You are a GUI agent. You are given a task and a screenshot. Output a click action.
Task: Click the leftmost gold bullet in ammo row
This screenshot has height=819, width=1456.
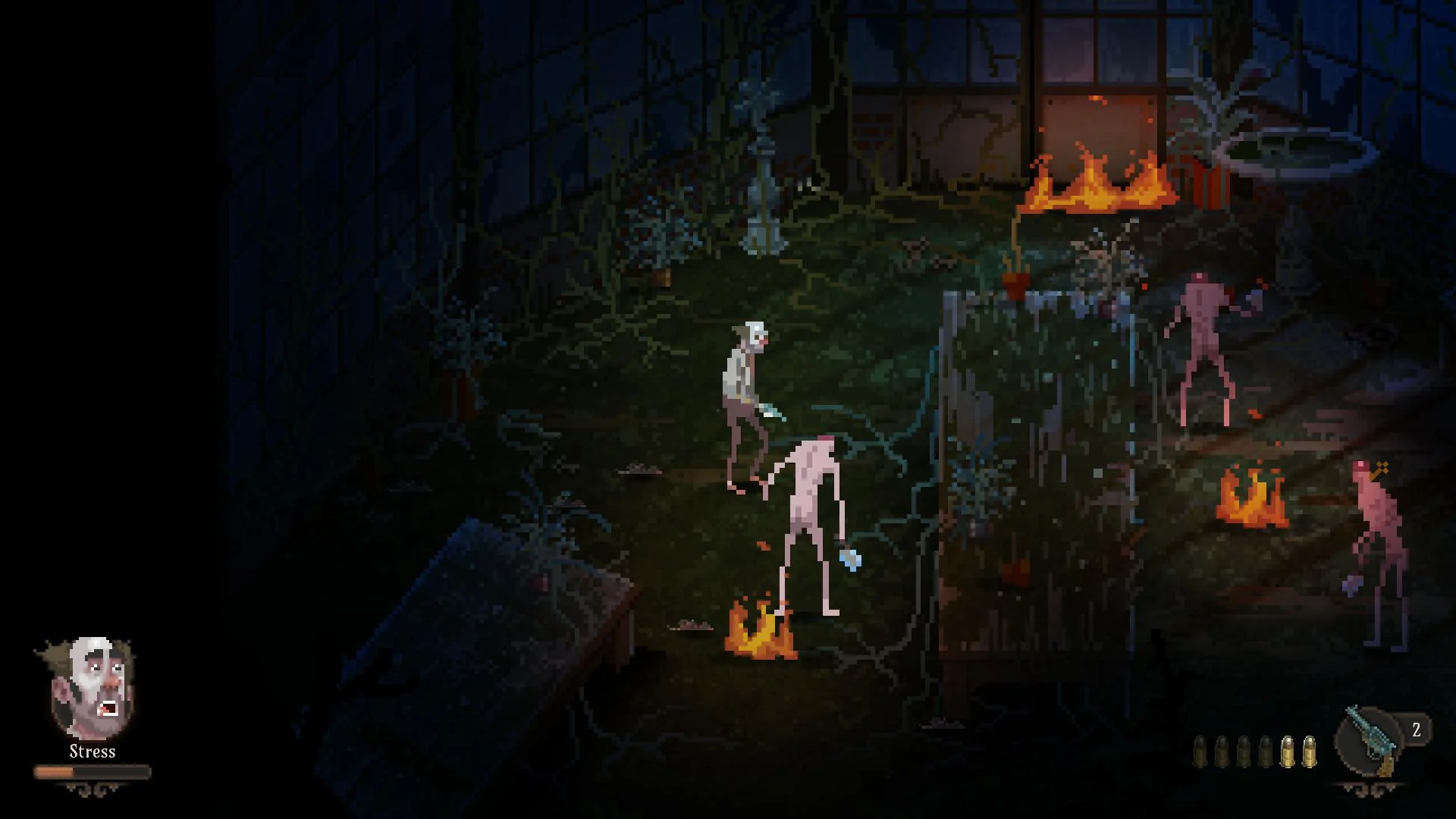click(1287, 751)
